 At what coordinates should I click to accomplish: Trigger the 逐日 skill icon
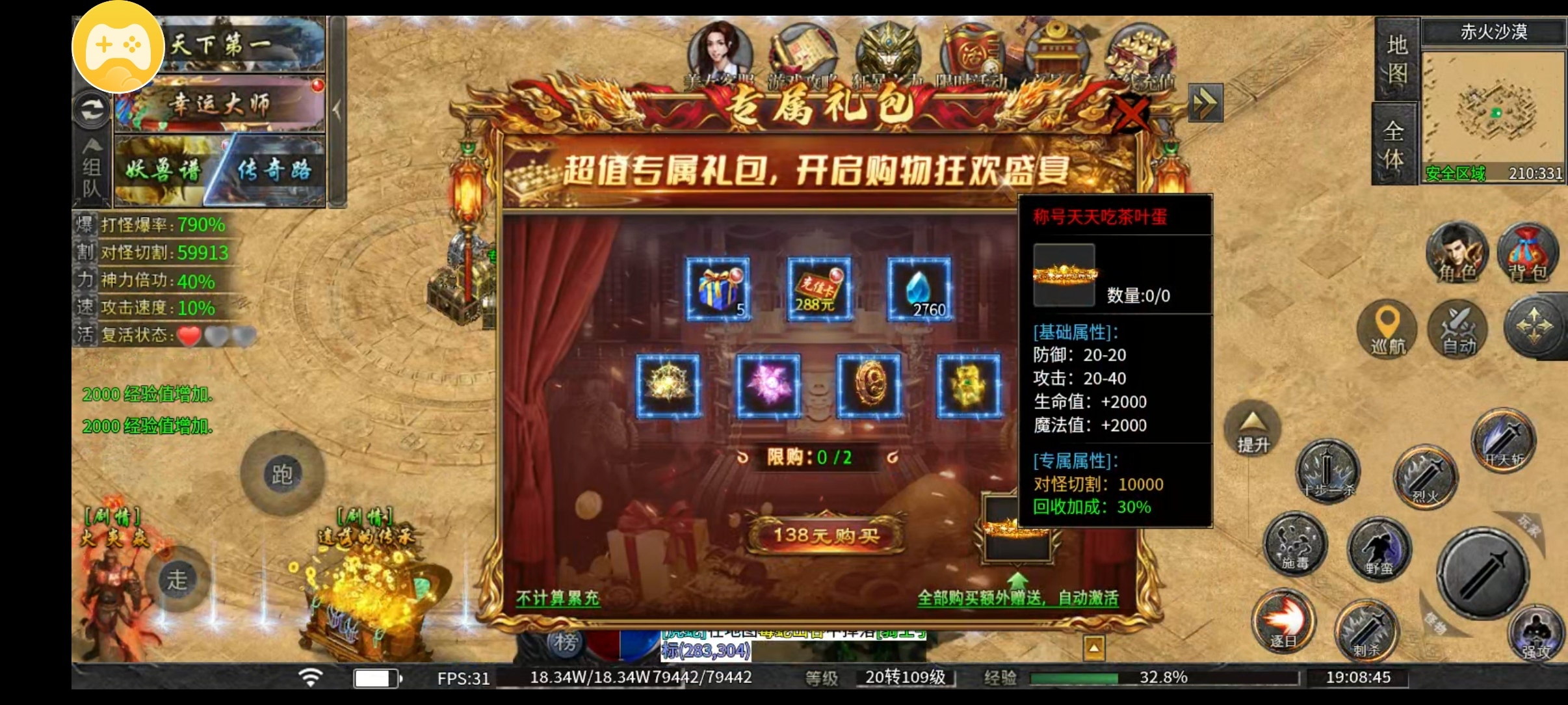tap(1285, 622)
